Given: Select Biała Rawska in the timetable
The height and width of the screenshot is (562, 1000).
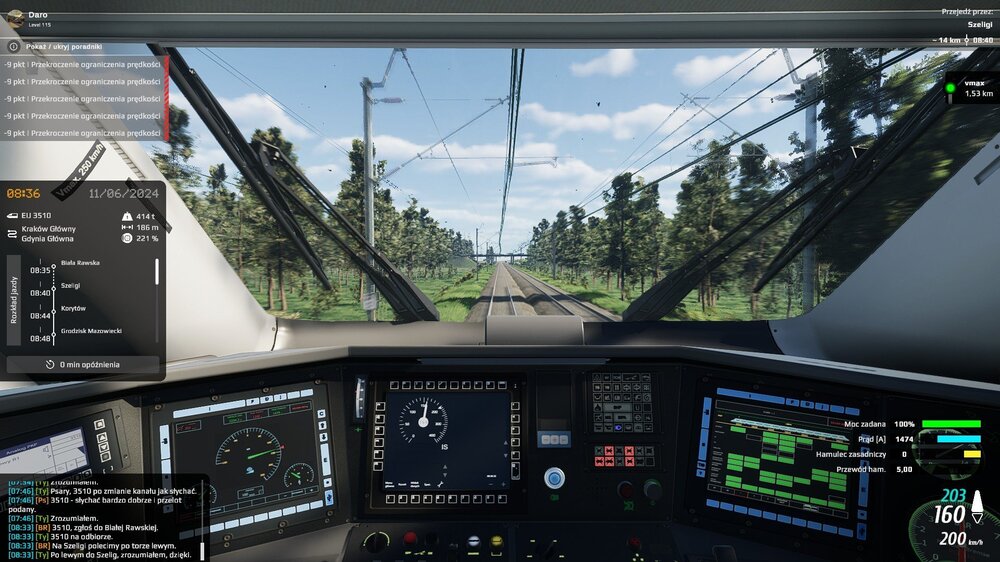Looking at the screenshot, I should (x=82, y=262).
